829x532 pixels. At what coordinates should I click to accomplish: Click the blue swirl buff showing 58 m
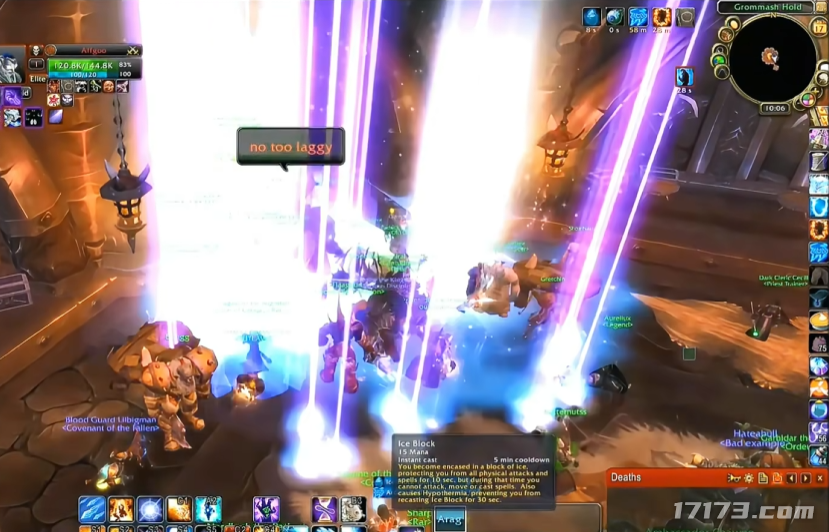(x=638, y=17)
